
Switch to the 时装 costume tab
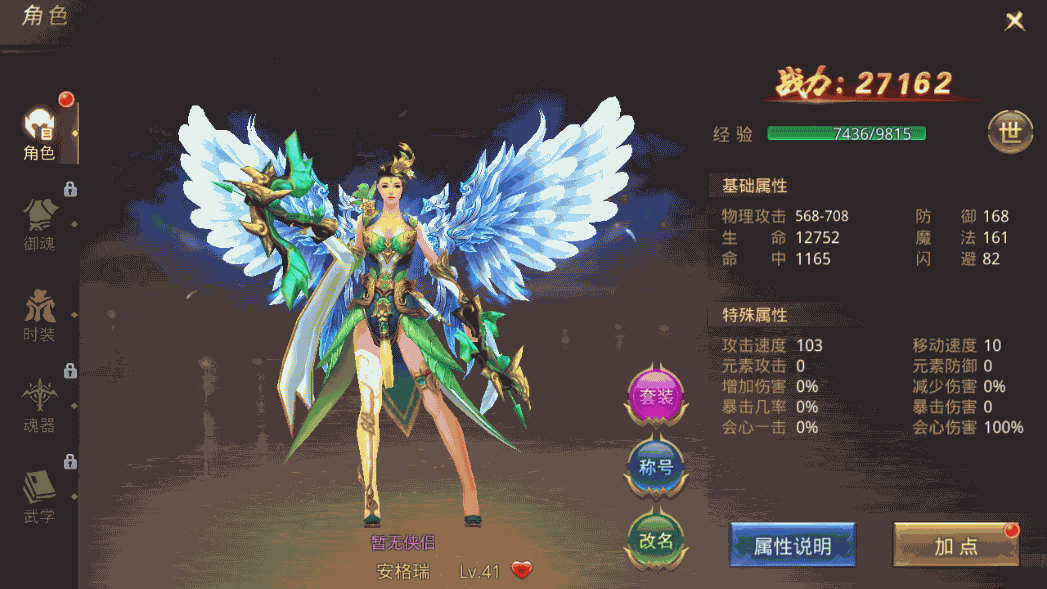[x=40, y=313]
